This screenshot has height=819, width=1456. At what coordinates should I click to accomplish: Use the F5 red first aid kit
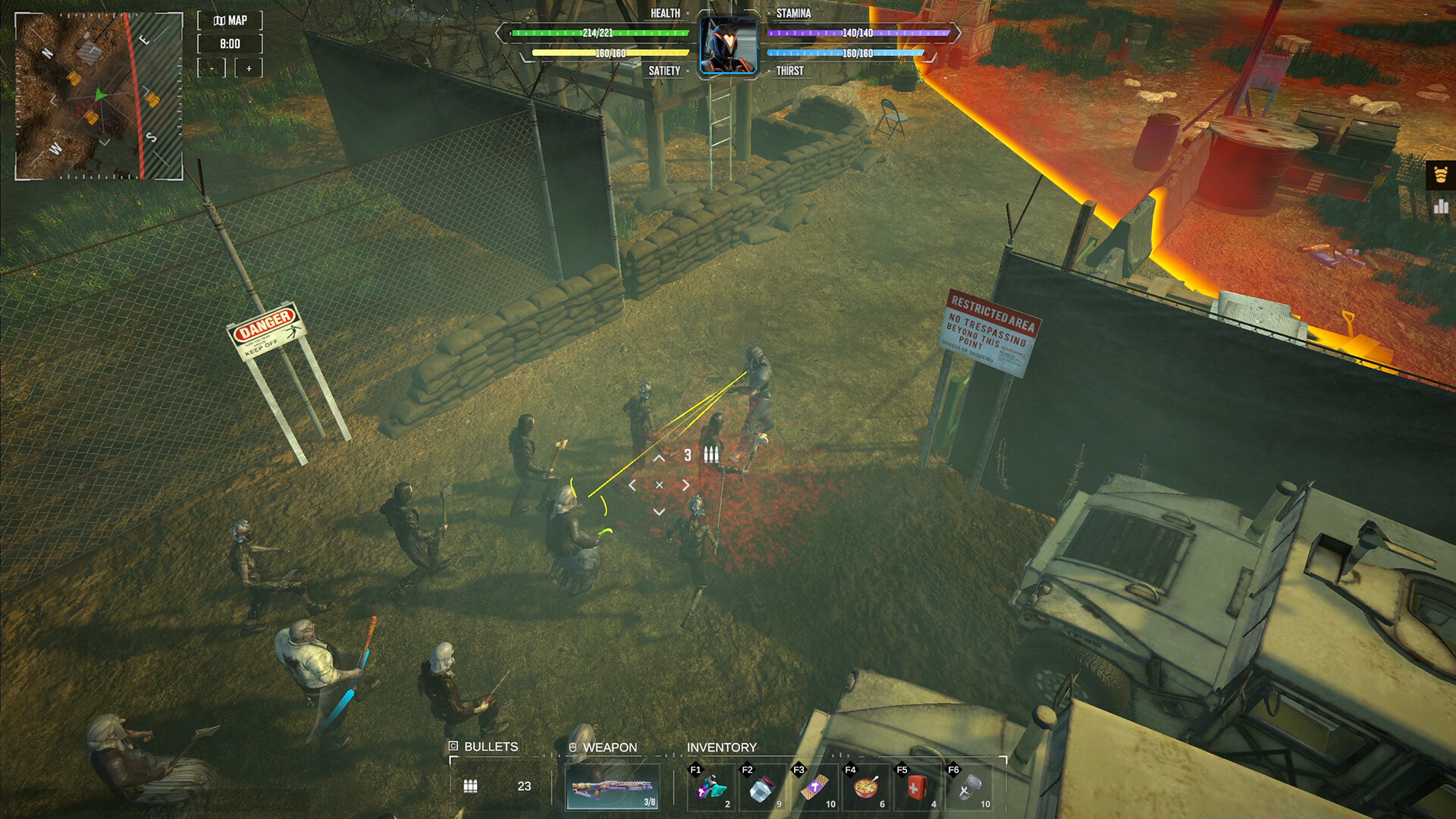(917, 788)
